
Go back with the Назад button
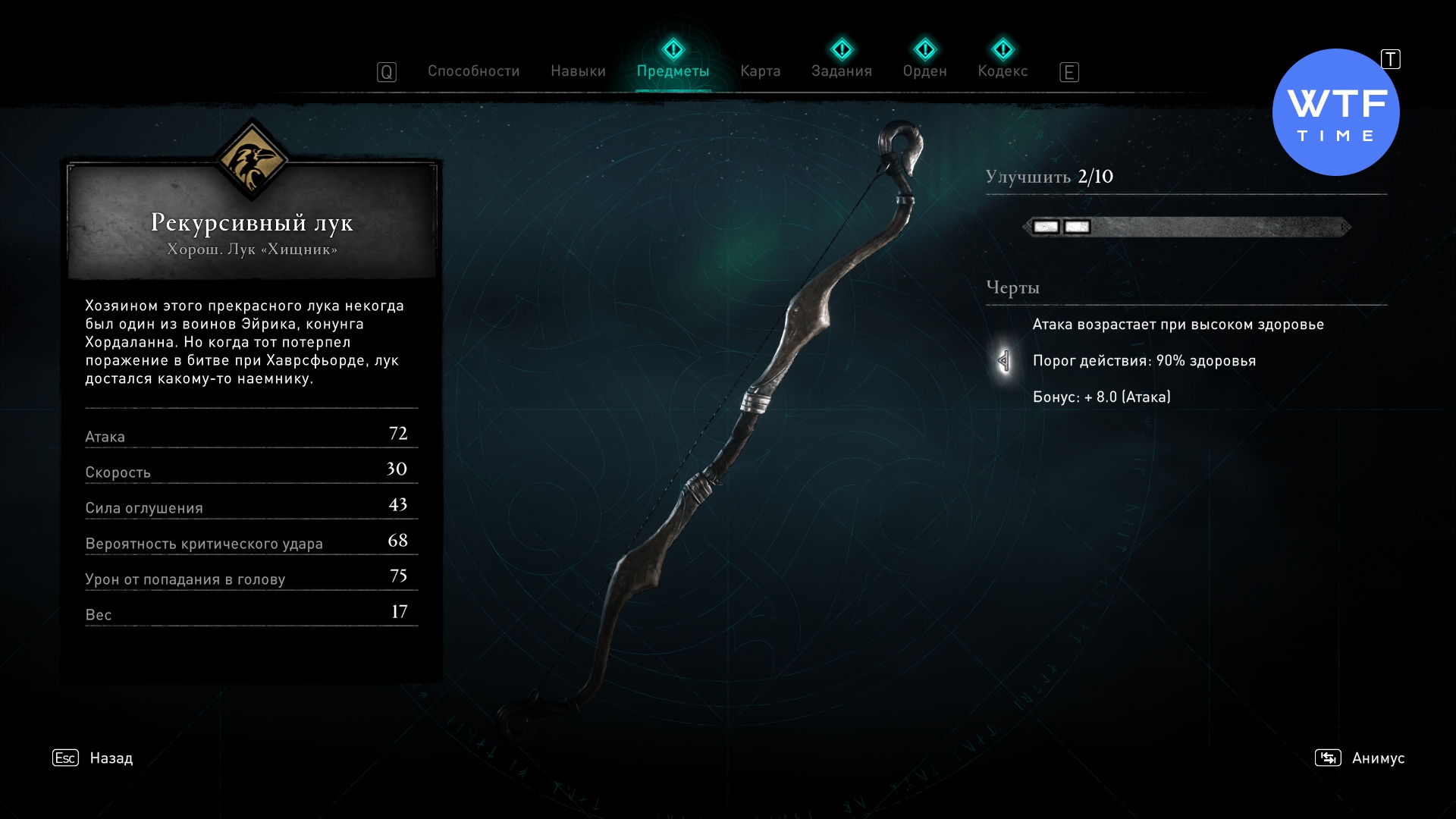tap(111, 758)
